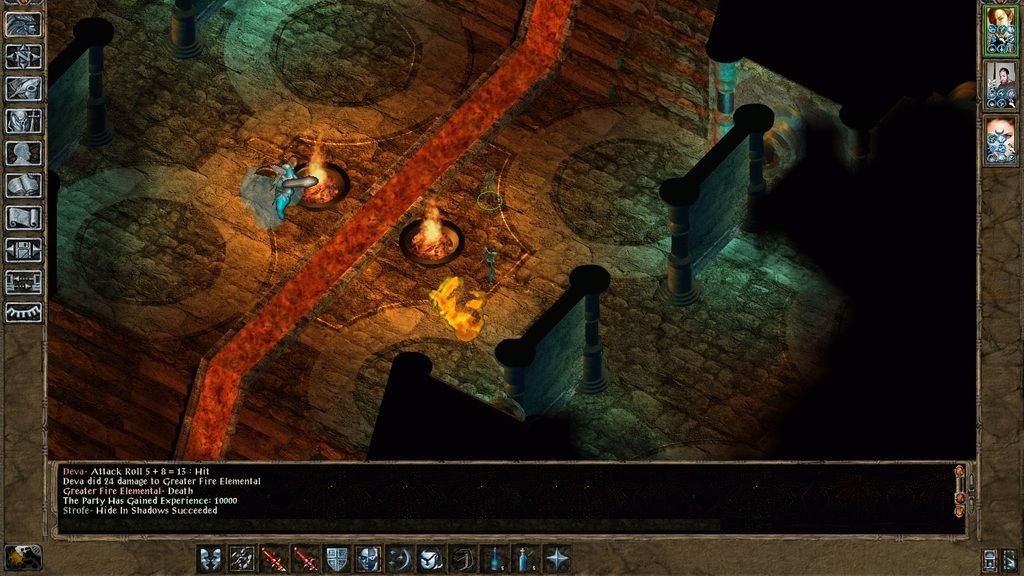Image resolution: width=1024 pixels, height=576 pixels.
Task: Activate the half-shadowed face stealth icon
Action: pyautogui.click(x=369, y=558)
